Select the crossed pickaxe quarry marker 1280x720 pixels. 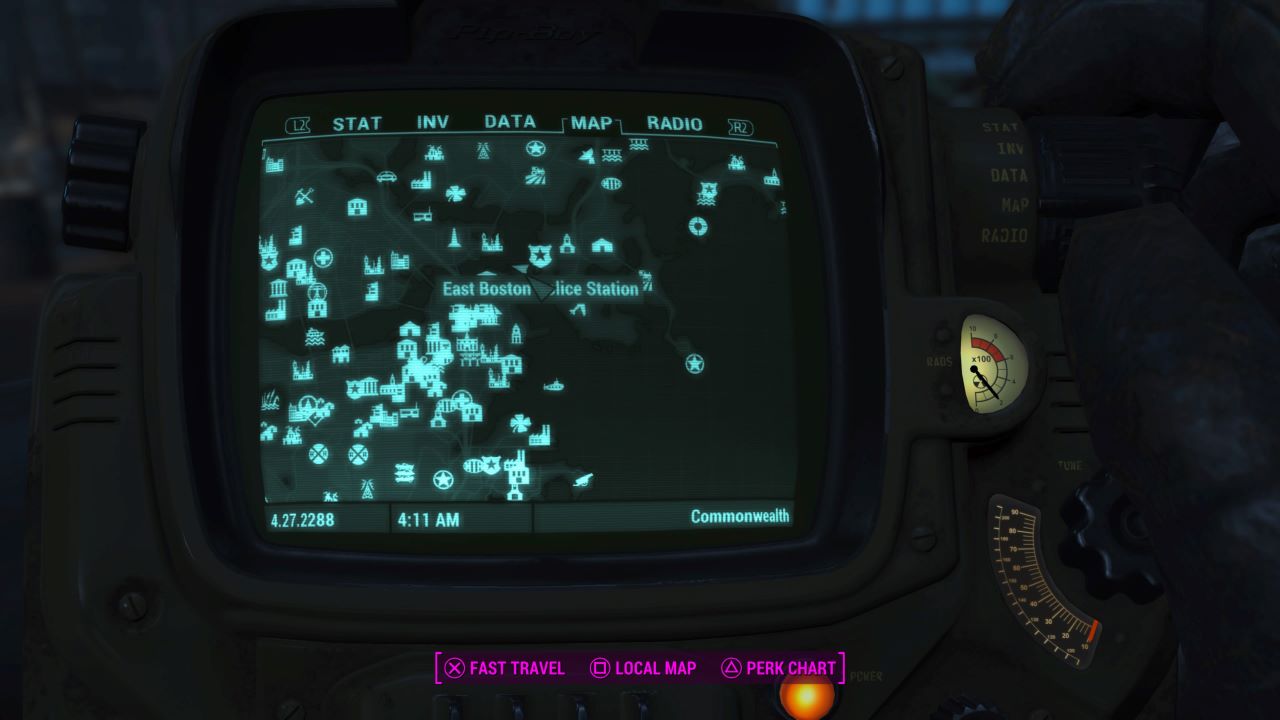coord(304,194)
